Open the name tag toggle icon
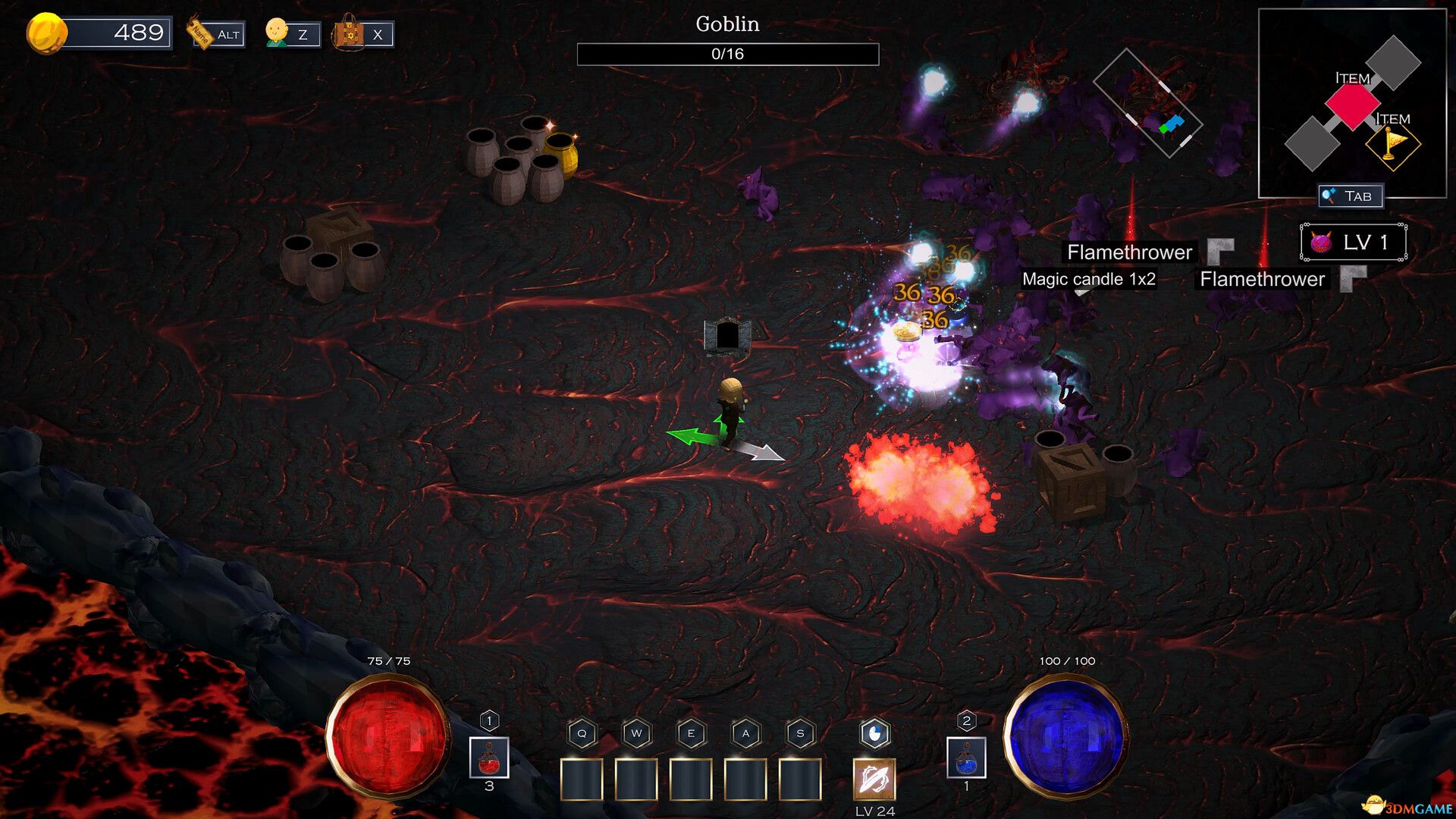Screen dimensions: 1456x819 (200, 33)
